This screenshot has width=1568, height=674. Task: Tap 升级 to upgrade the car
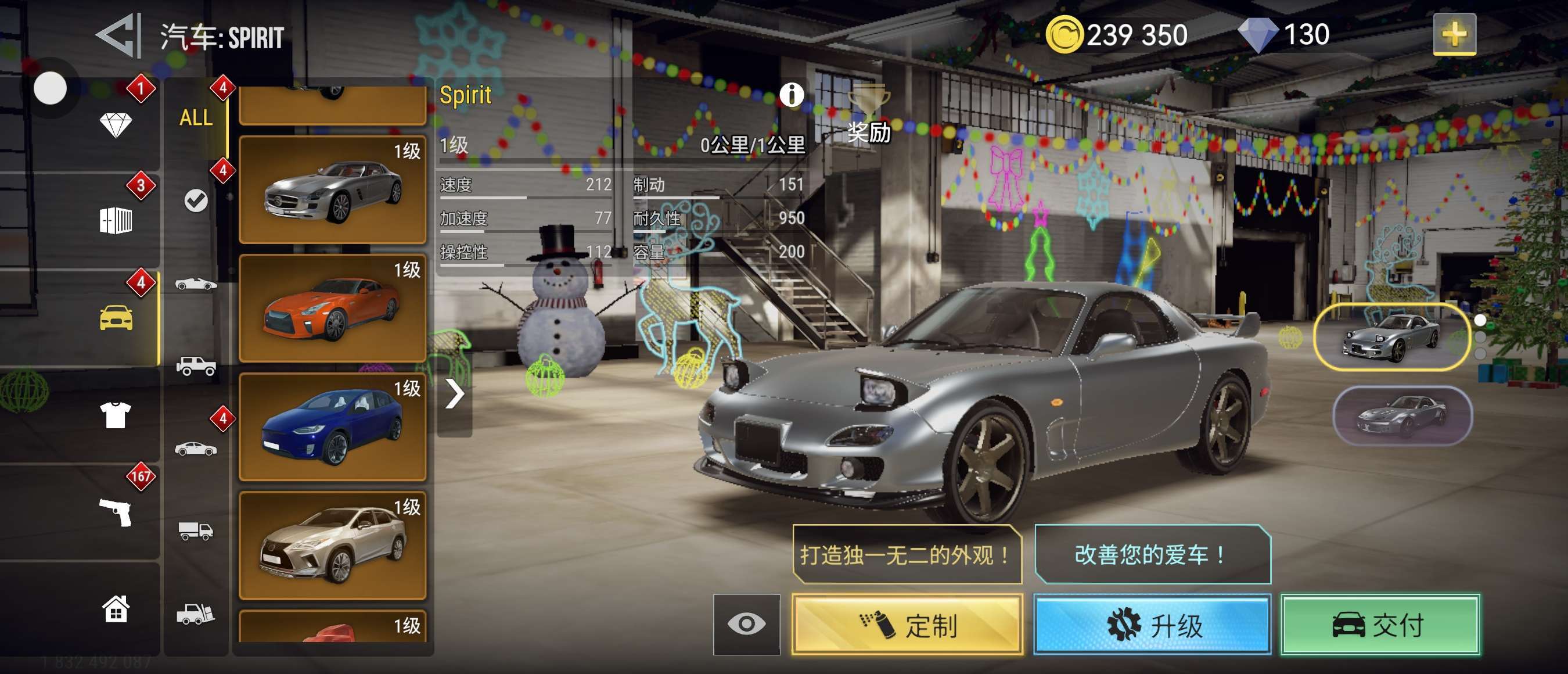click(1152, 625)
